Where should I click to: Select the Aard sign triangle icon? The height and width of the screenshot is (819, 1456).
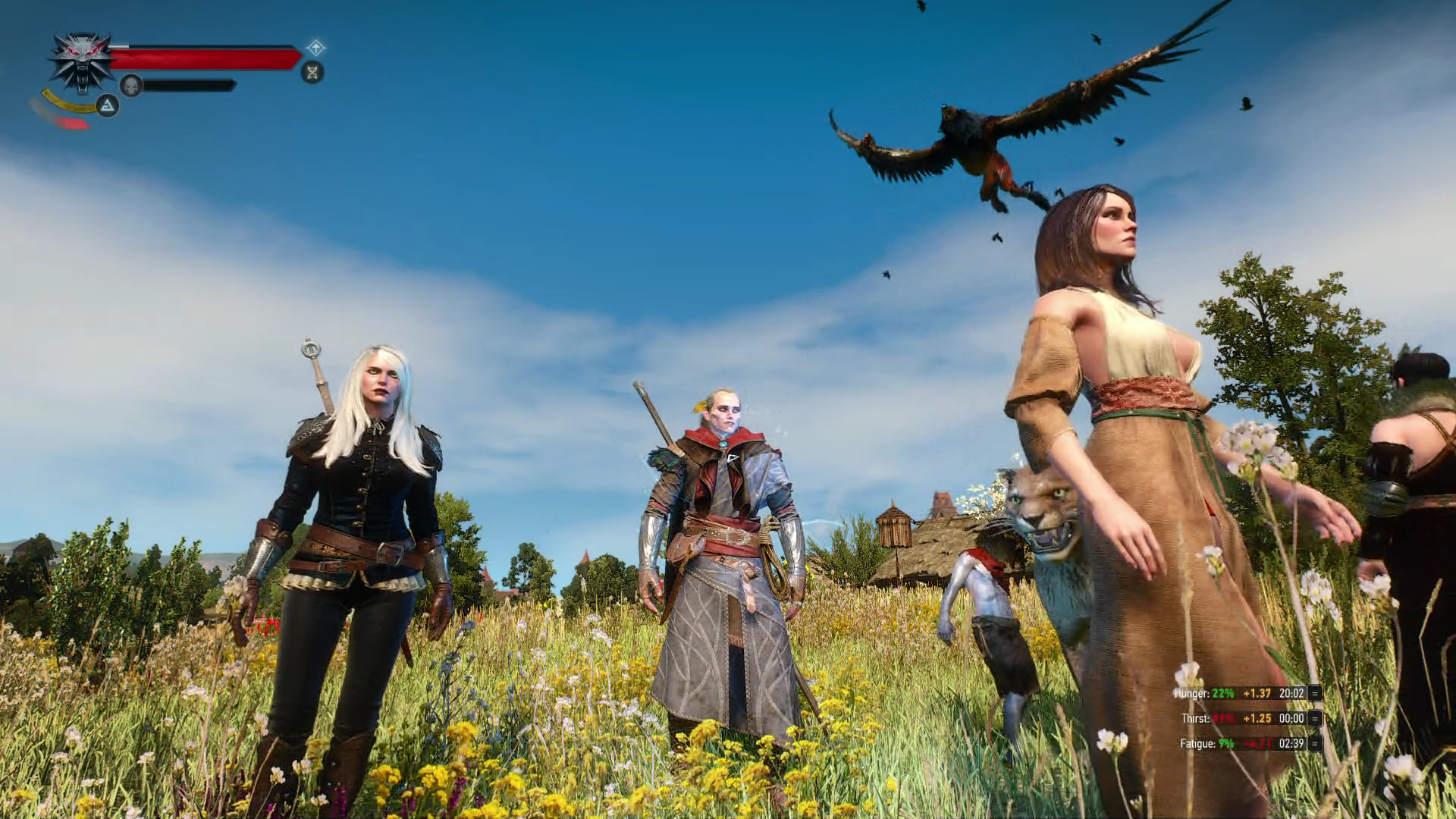tap(108, 105)
